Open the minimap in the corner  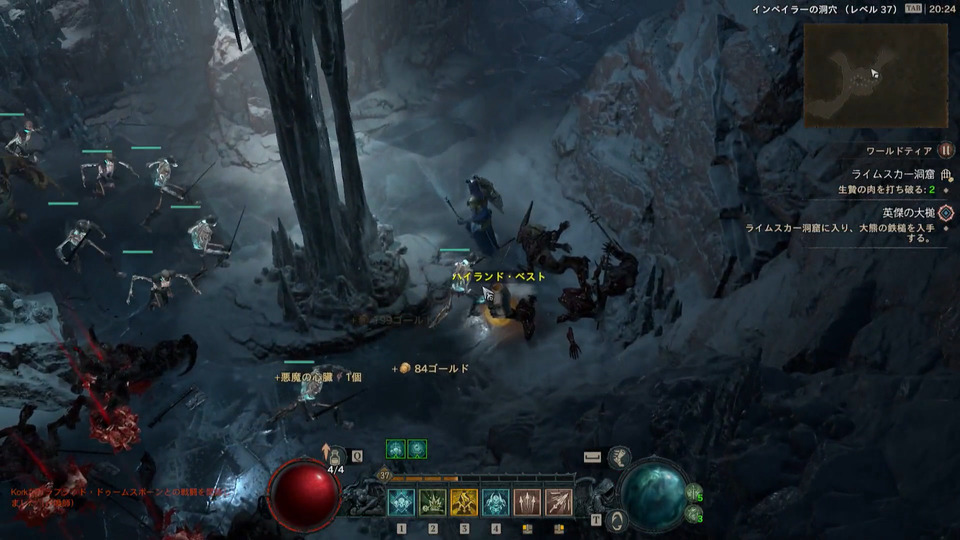pyautogui.click(x=875, y=75)
